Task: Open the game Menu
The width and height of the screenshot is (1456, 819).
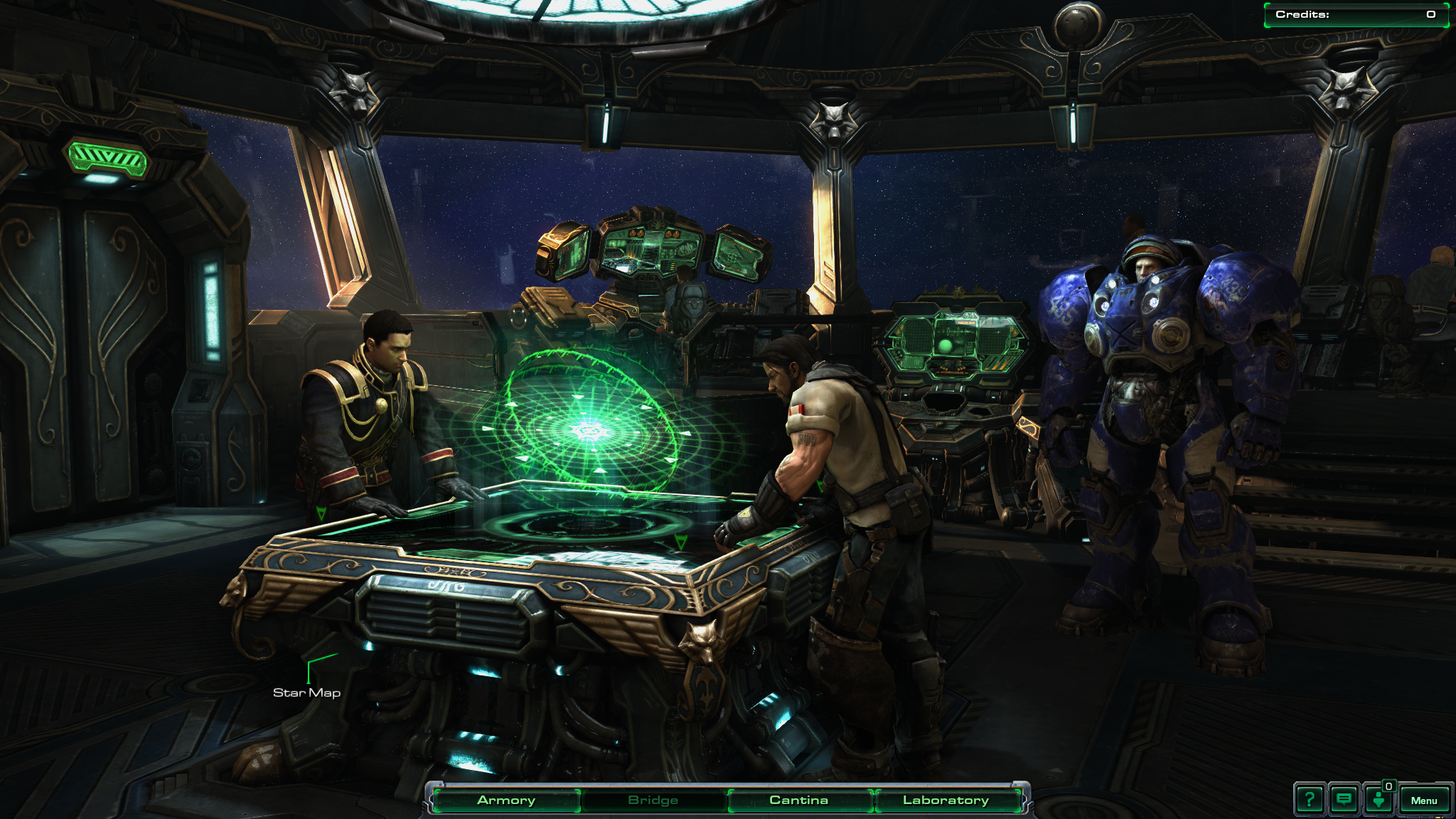Action: point(1424,801)
